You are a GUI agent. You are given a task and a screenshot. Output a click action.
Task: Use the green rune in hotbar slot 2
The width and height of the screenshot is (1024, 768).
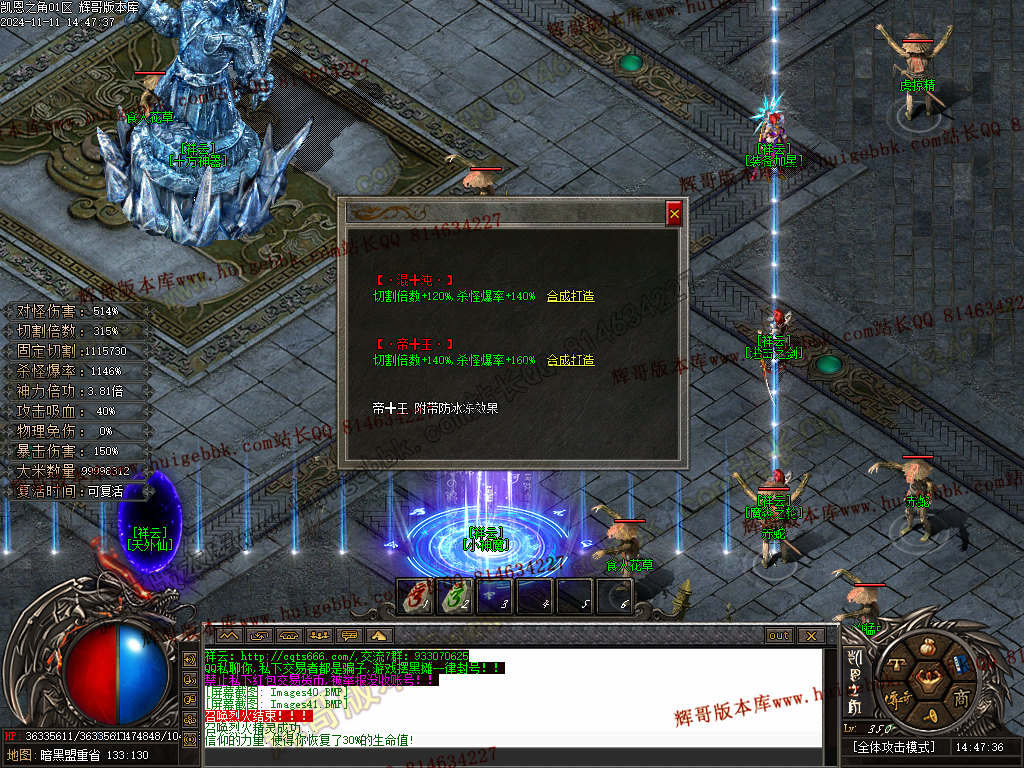click(x=454, y=597)
